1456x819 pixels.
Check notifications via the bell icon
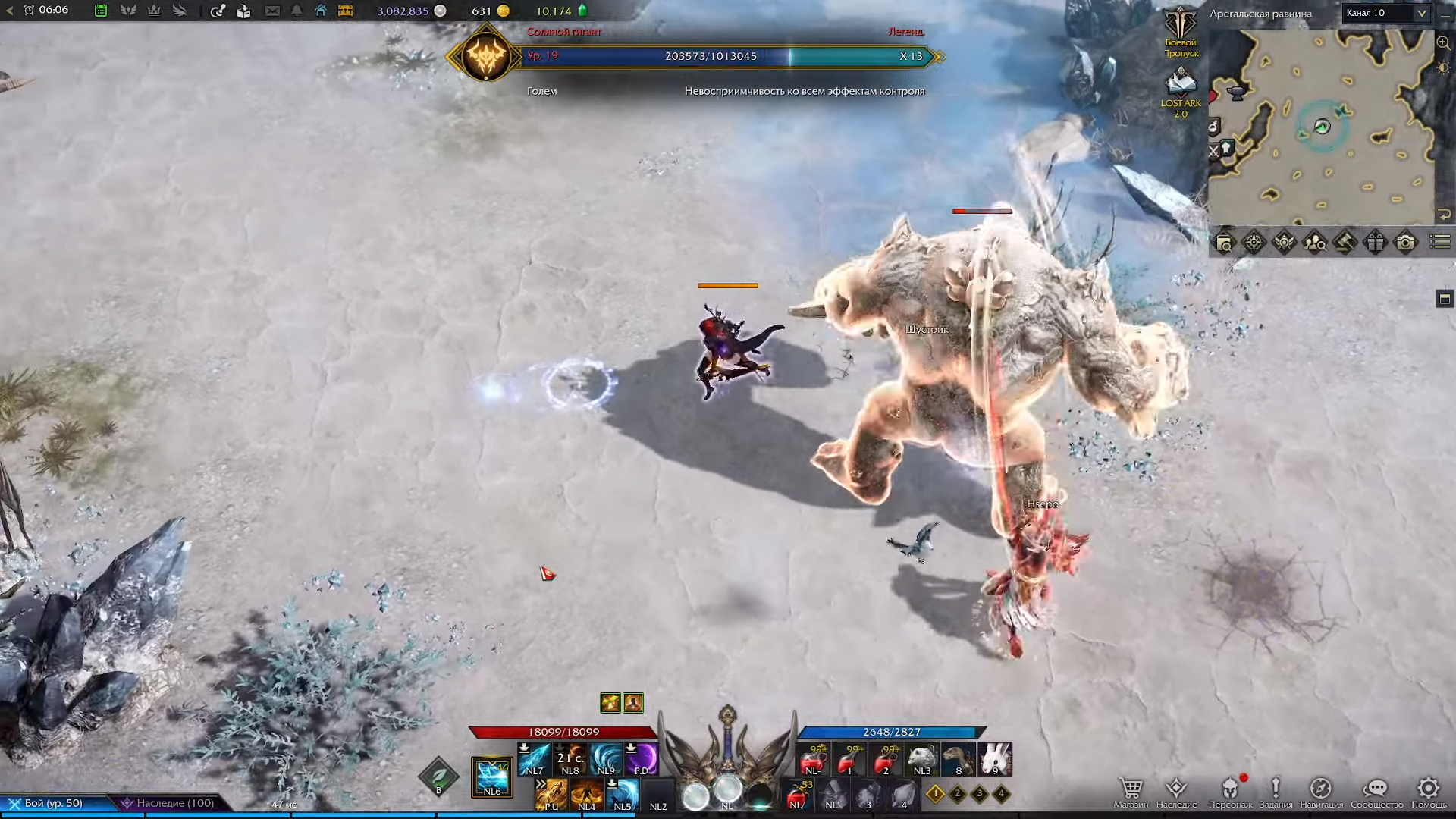pos(297,11)
